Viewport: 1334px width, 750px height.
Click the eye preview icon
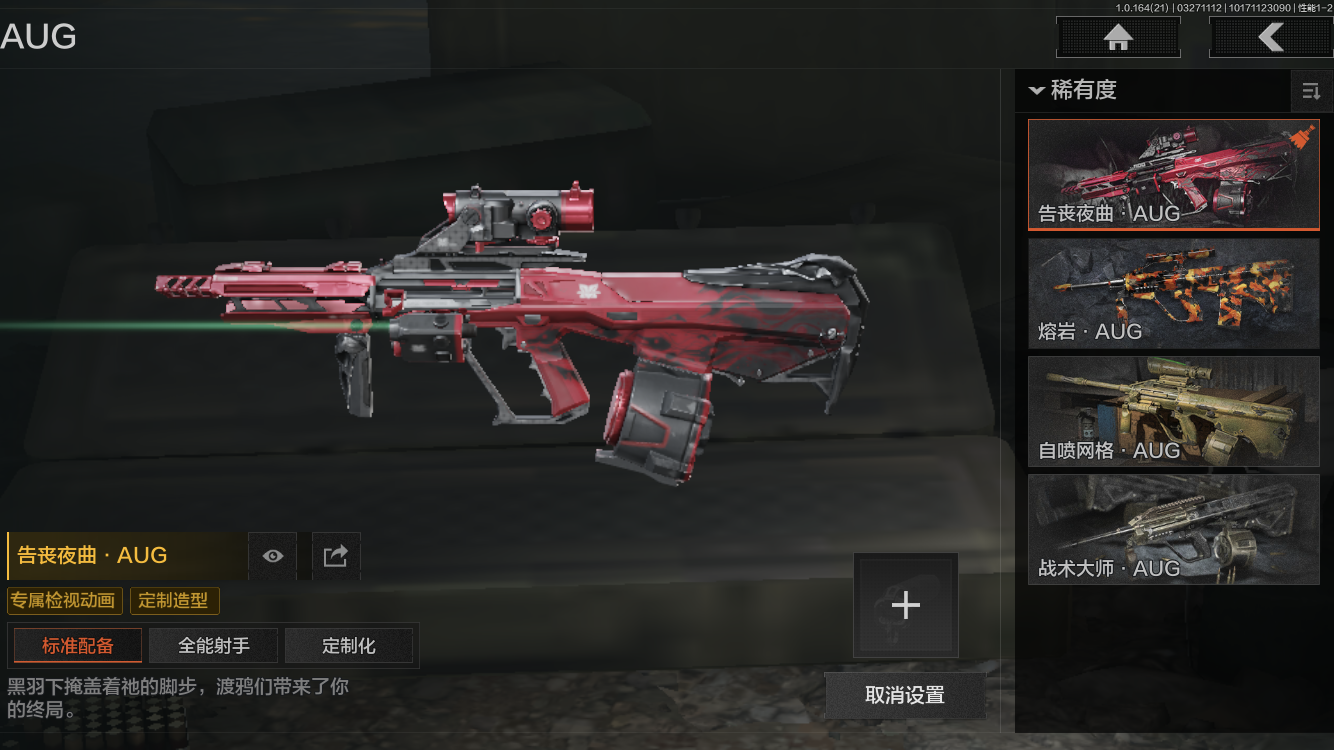click(x=272, y=556)
